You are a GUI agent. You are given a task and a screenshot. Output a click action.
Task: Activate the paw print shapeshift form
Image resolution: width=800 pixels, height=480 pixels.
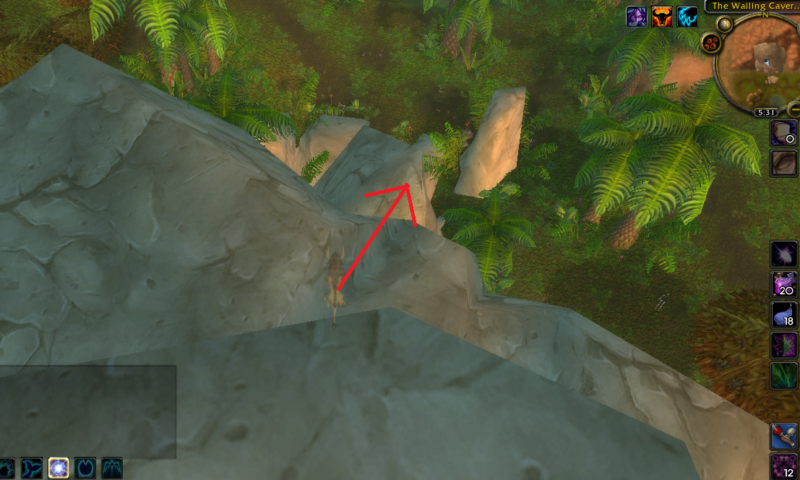point(7,468)
